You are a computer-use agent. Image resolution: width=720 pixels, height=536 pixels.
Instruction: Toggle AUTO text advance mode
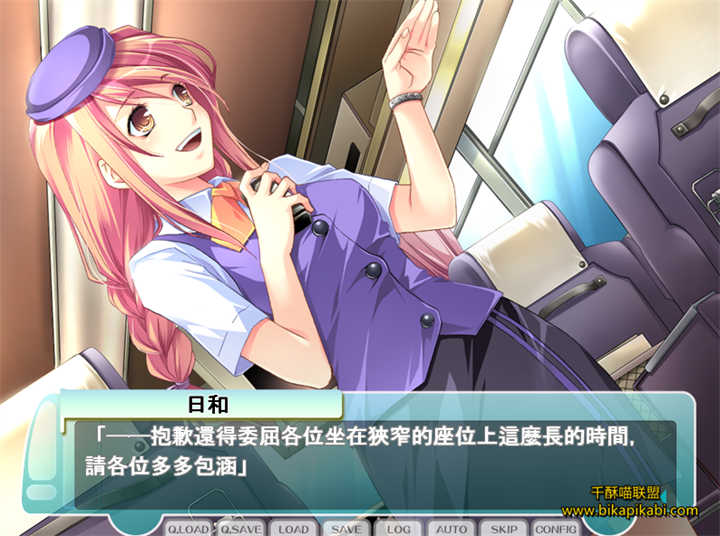pos(452,528)
